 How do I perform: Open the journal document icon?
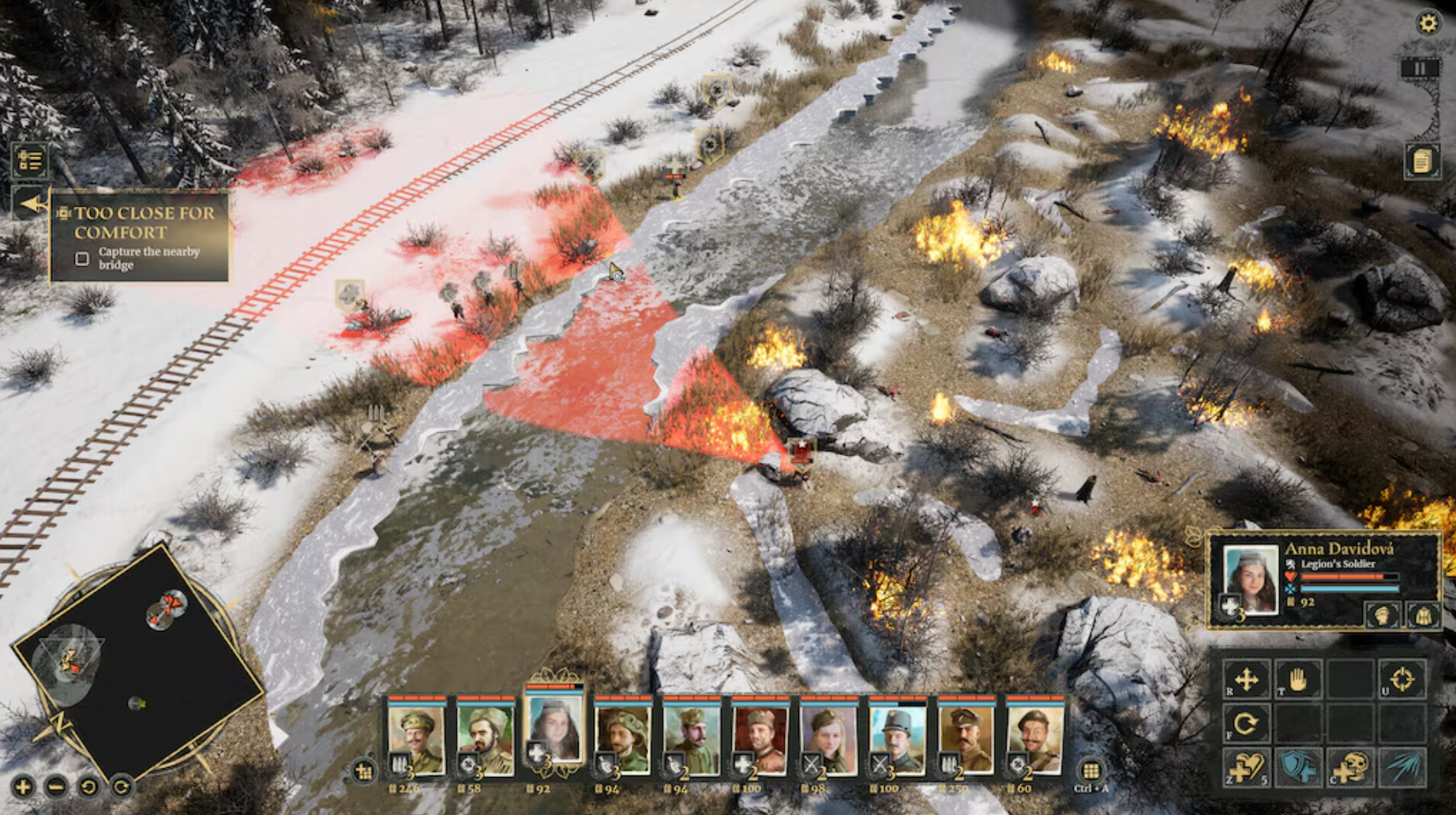(x=1421, y=161)
